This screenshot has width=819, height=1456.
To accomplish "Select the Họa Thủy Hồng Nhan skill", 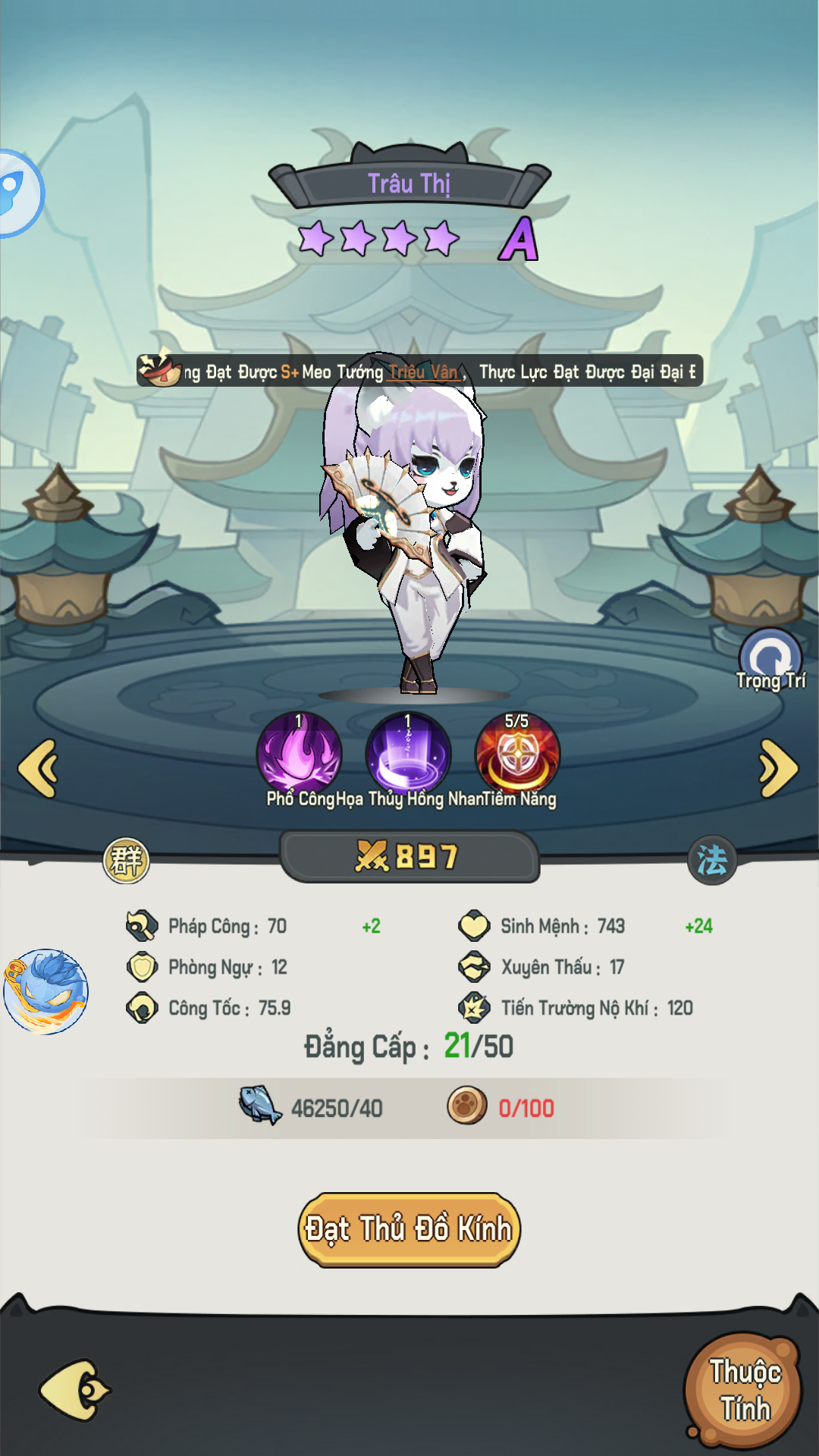I will point(408,754).
